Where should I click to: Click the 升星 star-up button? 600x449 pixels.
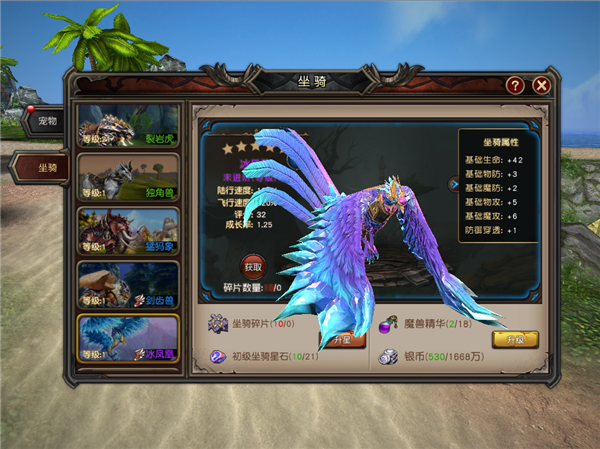(338, 340)
